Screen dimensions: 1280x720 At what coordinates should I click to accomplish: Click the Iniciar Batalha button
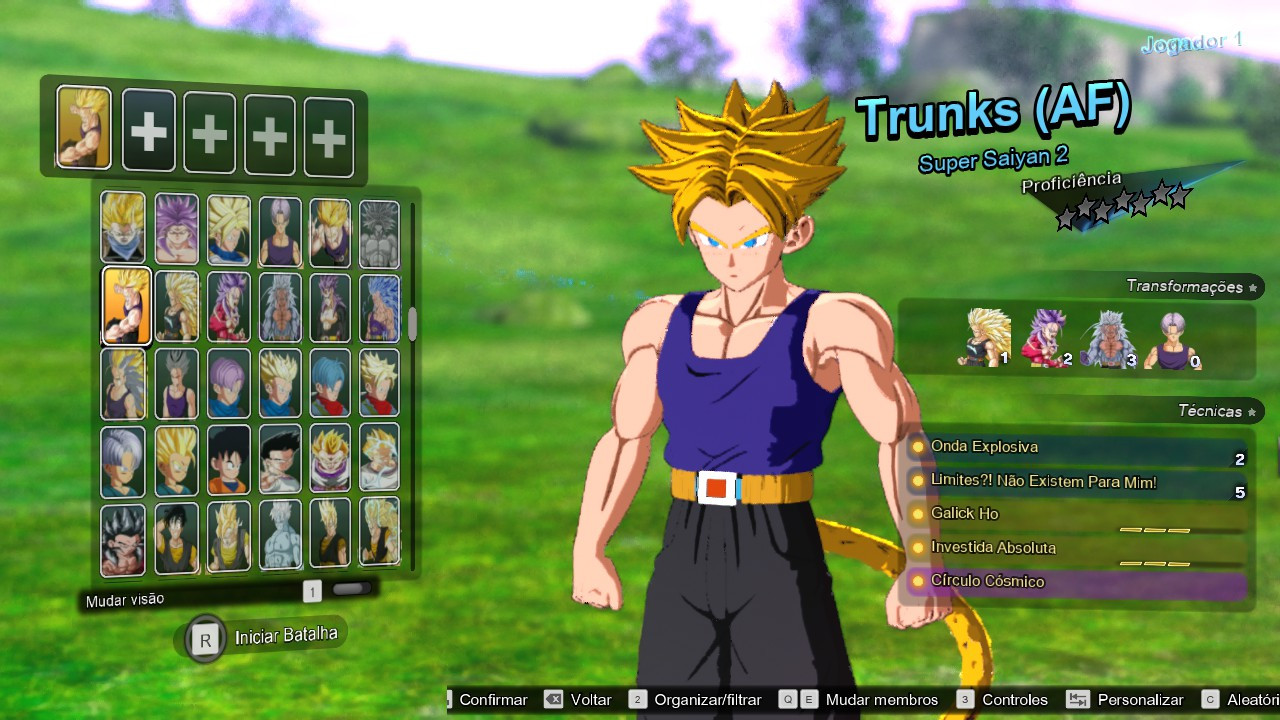(263, 638)
